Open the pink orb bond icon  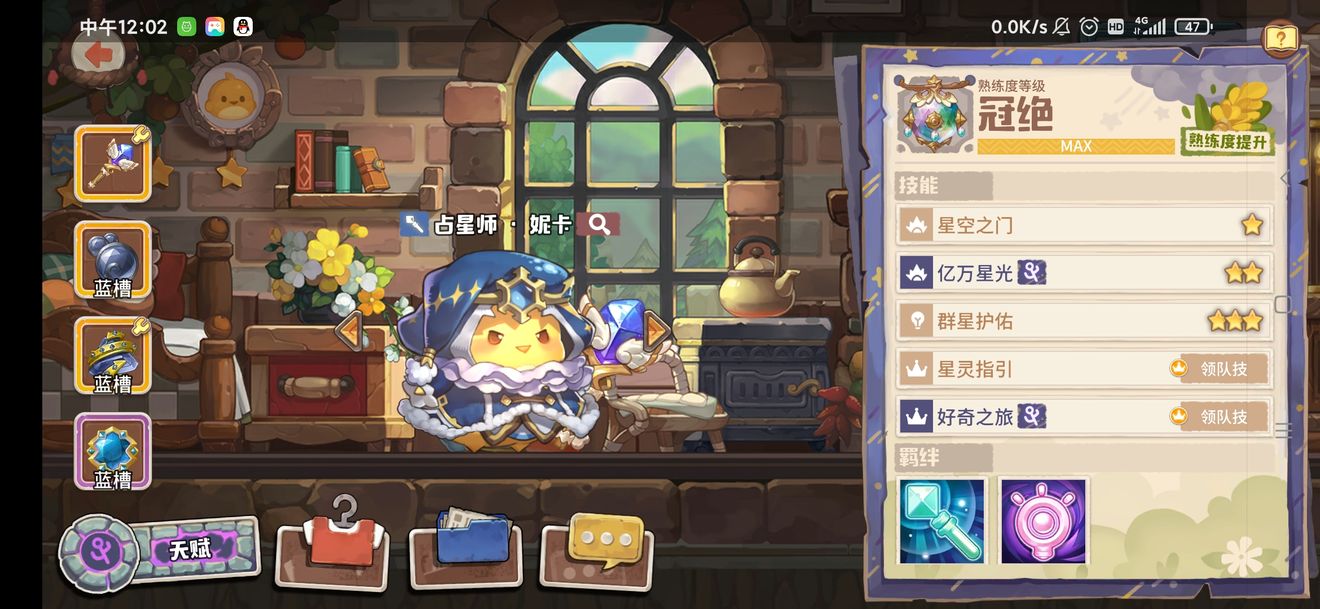(x=1043, y=521)
